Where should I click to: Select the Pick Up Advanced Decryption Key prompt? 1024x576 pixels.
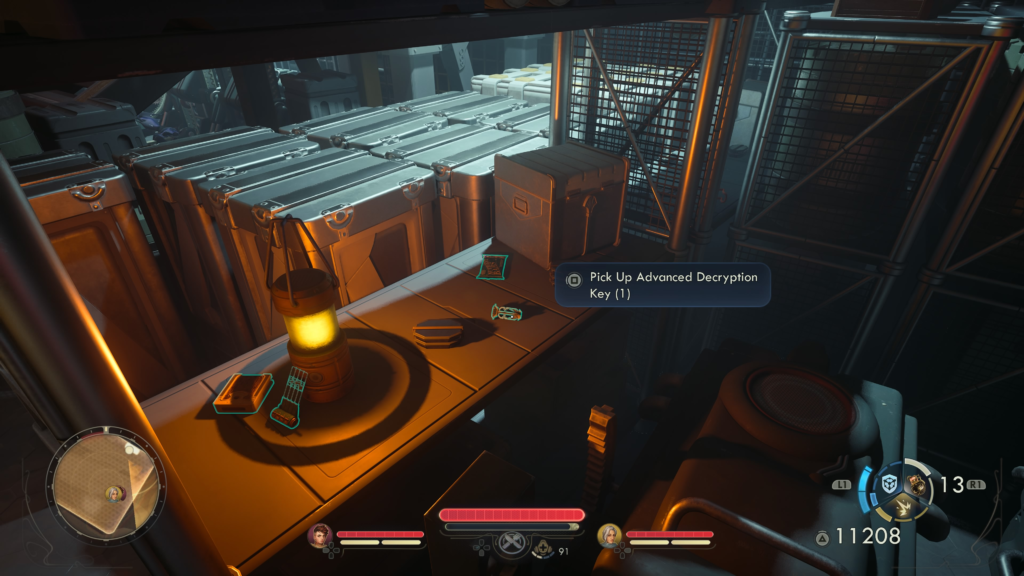coord(662,285)
